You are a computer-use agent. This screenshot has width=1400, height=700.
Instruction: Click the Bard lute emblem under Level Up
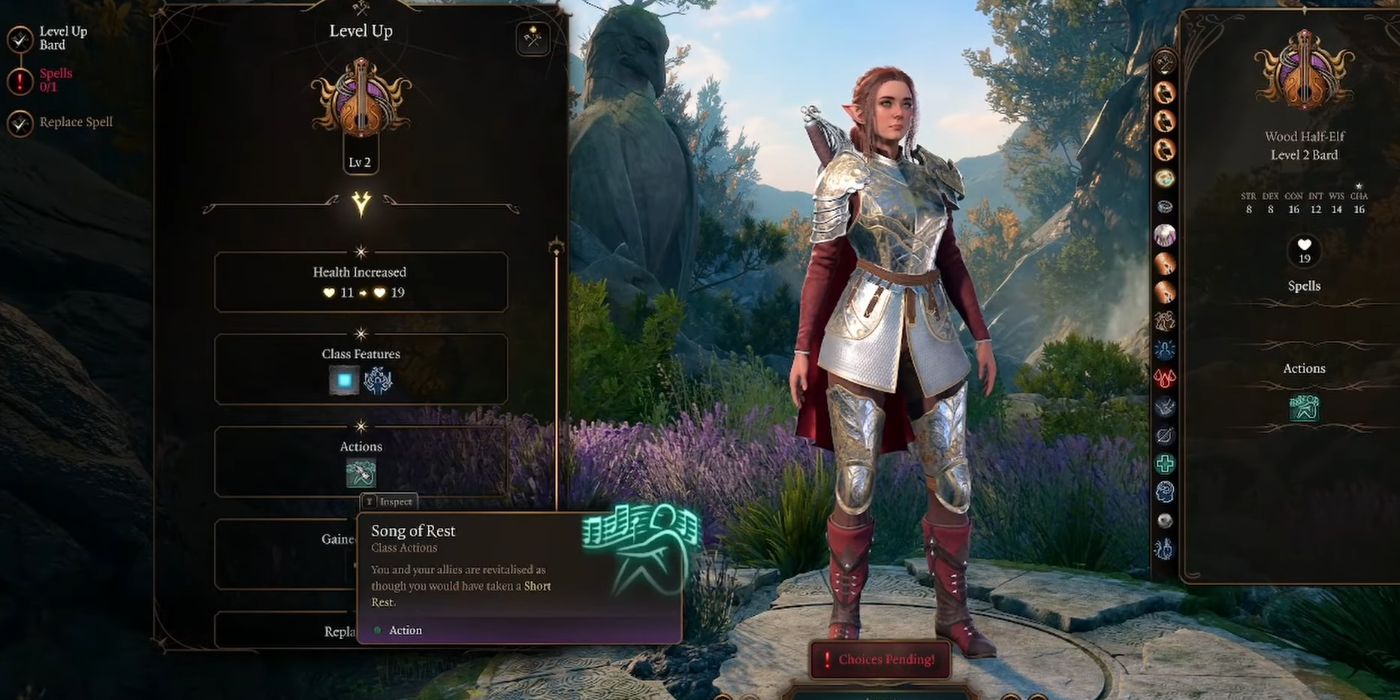pyautogui.click(x=361, y=97)
